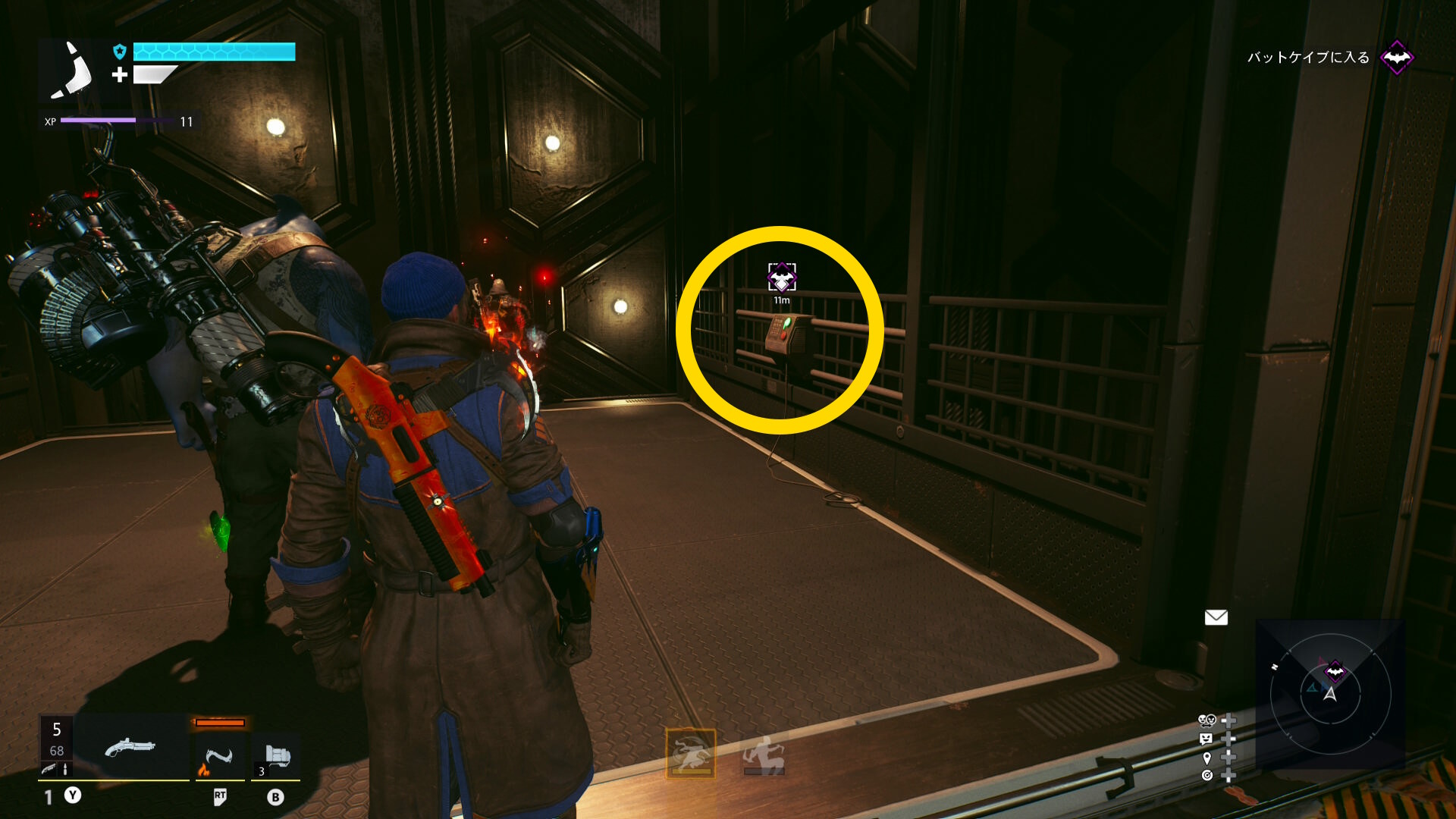Click the map pin shortcut icon
The height and width of the screenshot is (819, 1456).
coord(1207,758)
